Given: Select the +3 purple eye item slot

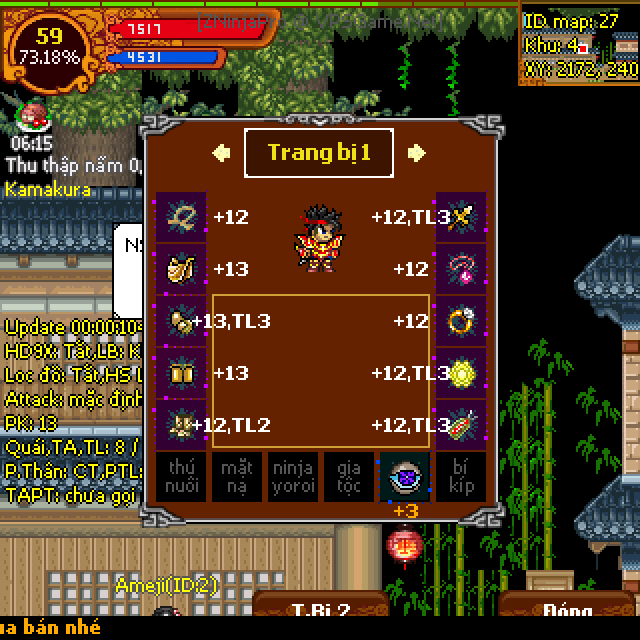Looking at the screenshot, I should 405,477.
